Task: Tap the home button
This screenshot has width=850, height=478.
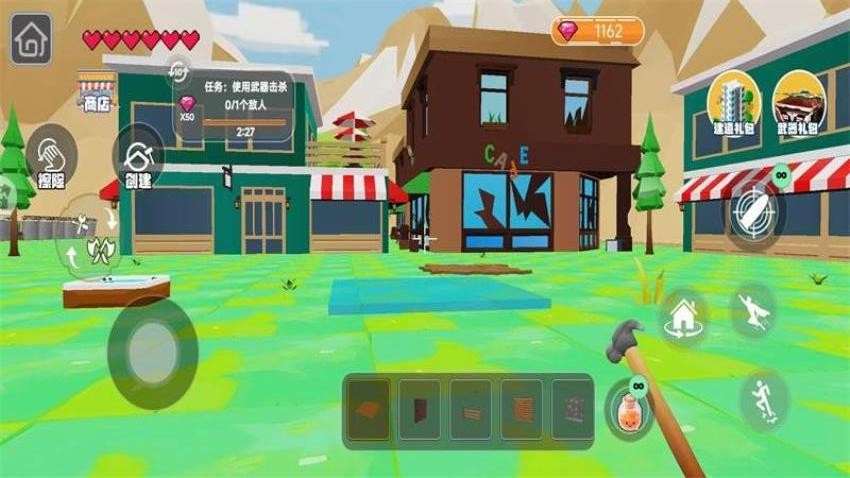Action: (x=31, y=42)
